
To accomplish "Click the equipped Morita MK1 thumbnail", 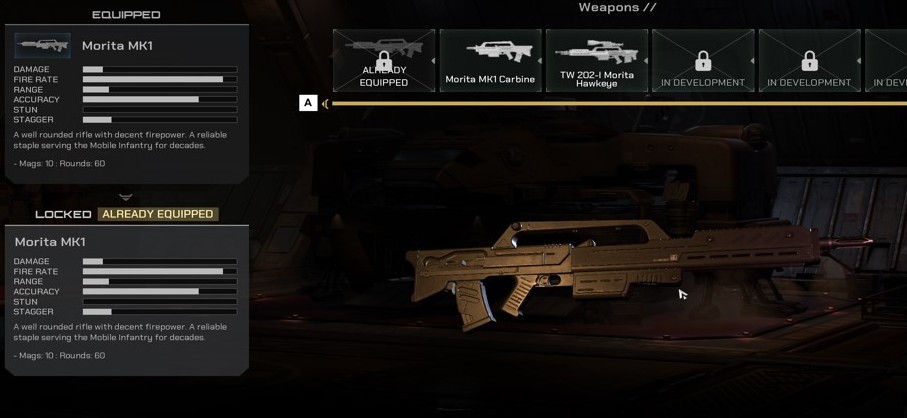I will pos(43,46).
